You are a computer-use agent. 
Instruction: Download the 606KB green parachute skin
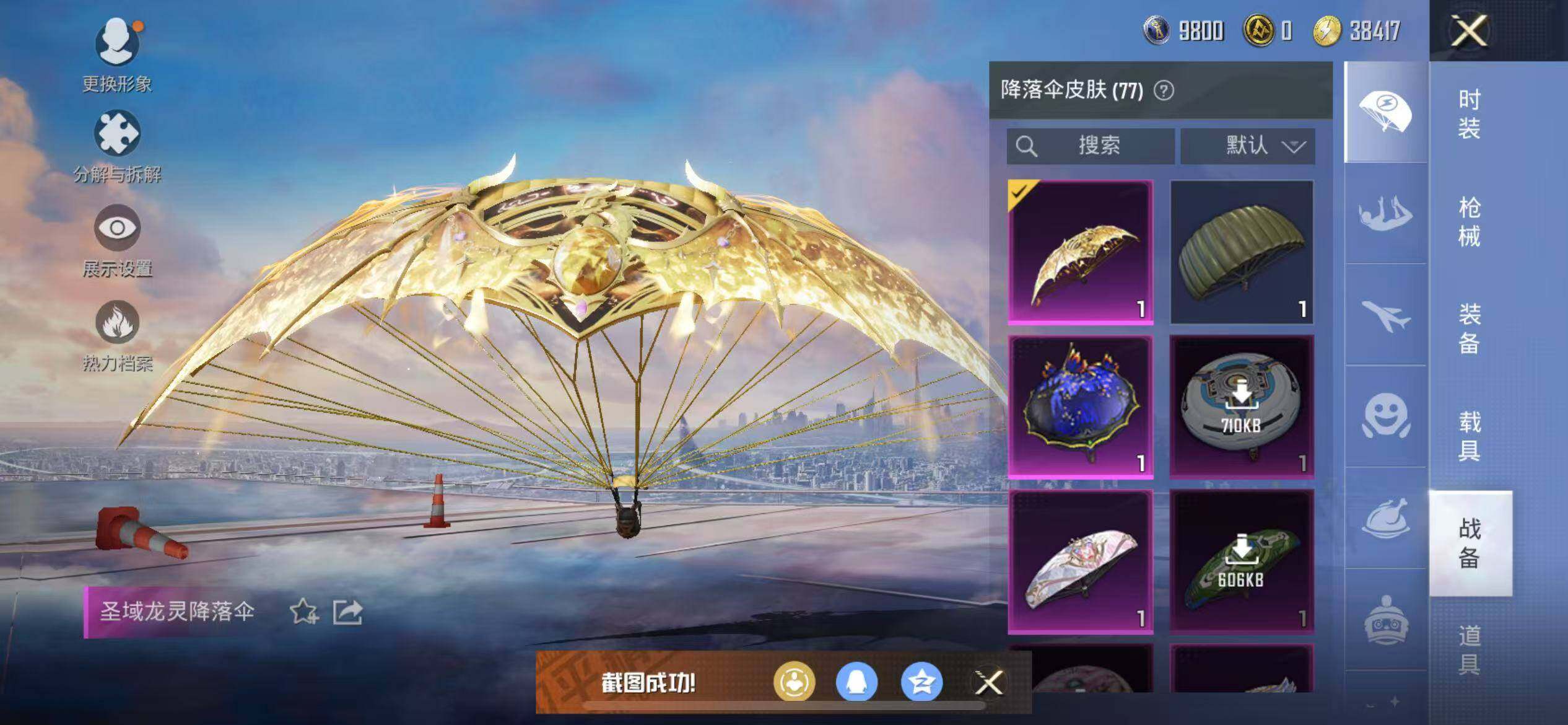[1242, 561]
